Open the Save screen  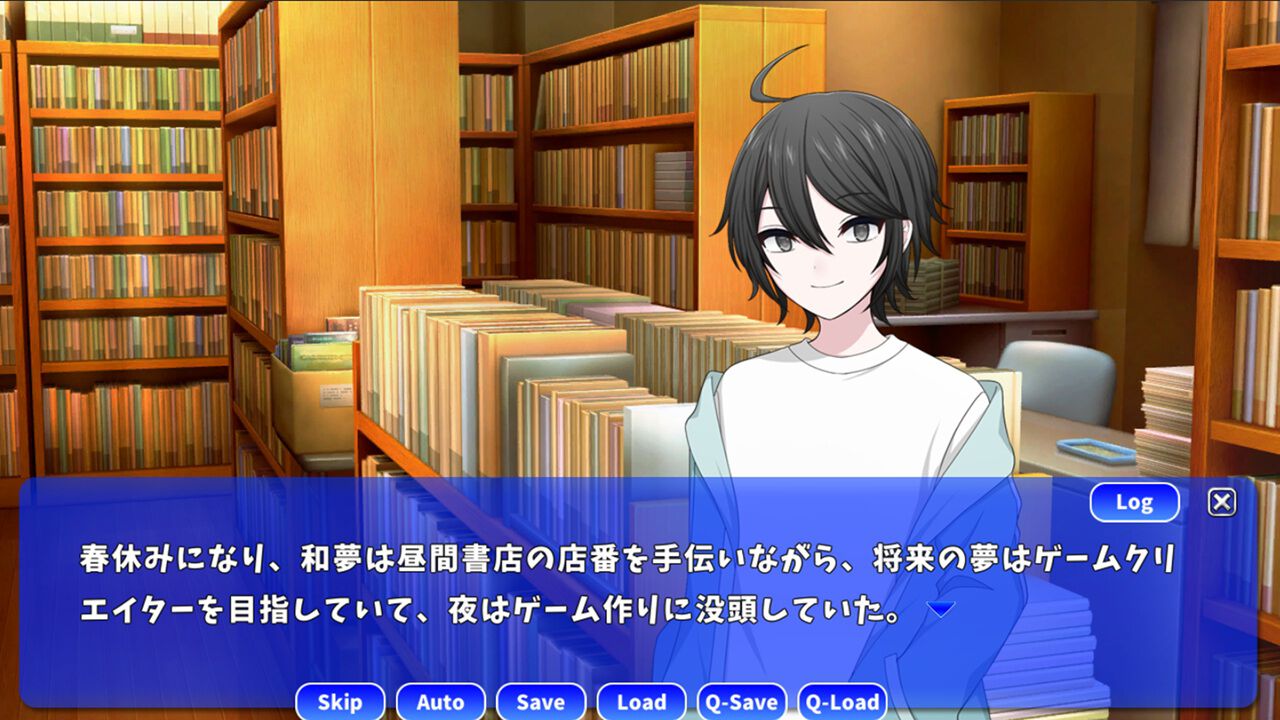click(540, 702)
